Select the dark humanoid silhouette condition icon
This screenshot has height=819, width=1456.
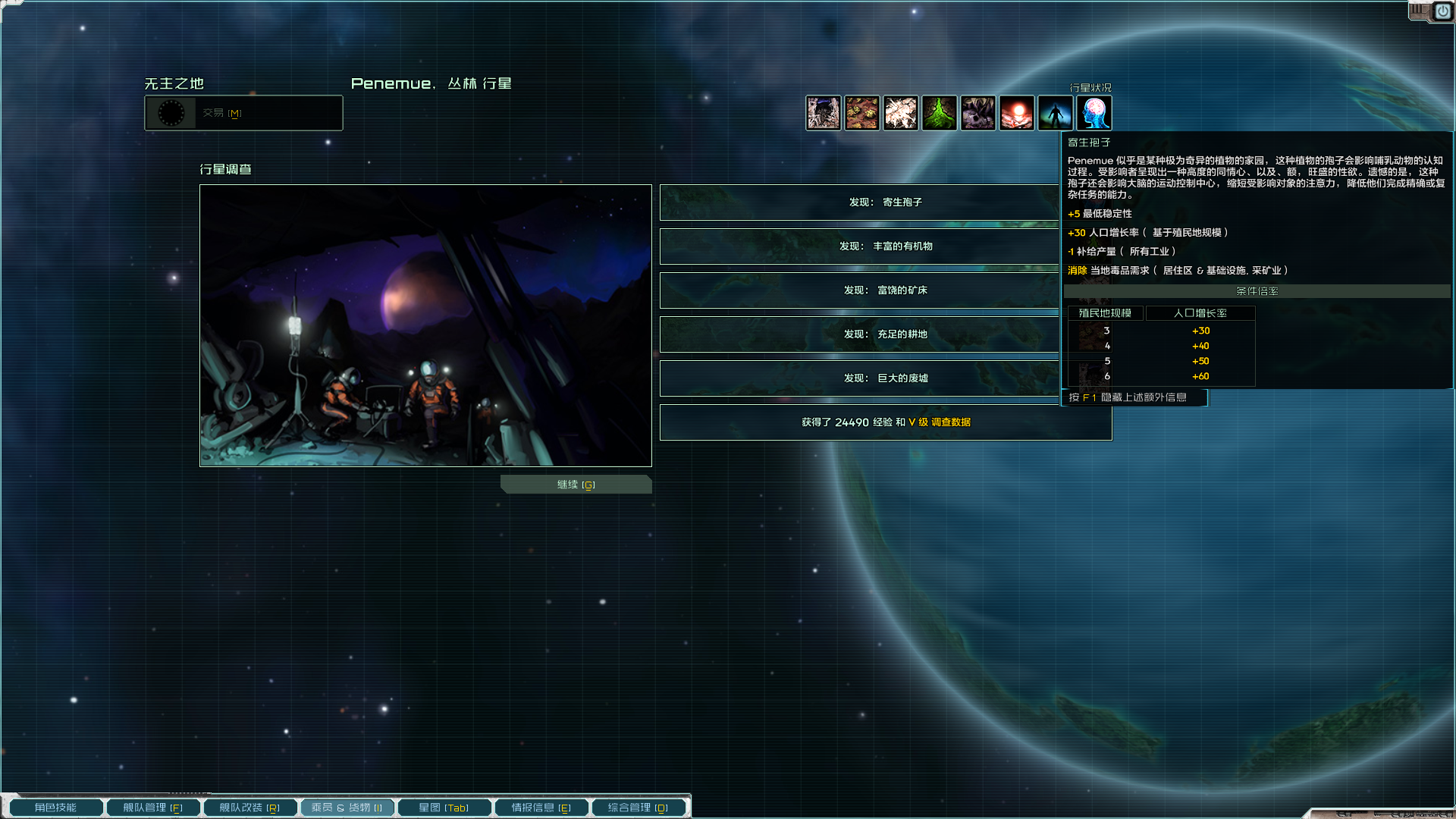[x=1056, y=113]
